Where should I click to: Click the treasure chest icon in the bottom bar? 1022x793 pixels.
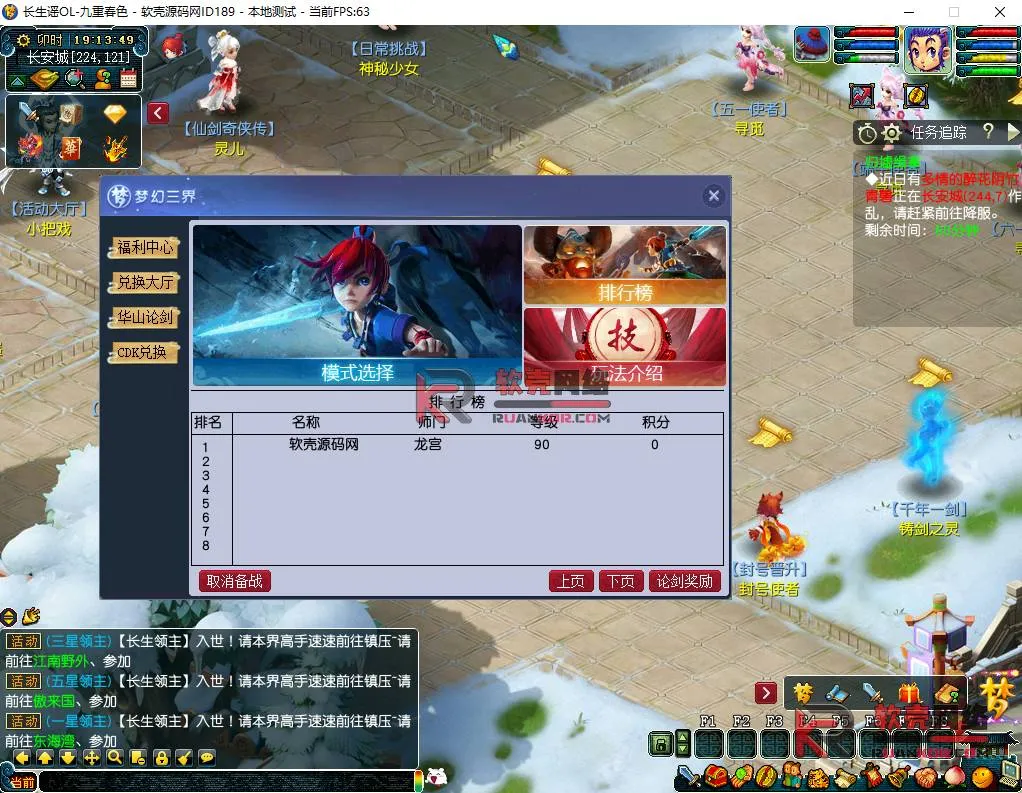(x=715, y=776)
